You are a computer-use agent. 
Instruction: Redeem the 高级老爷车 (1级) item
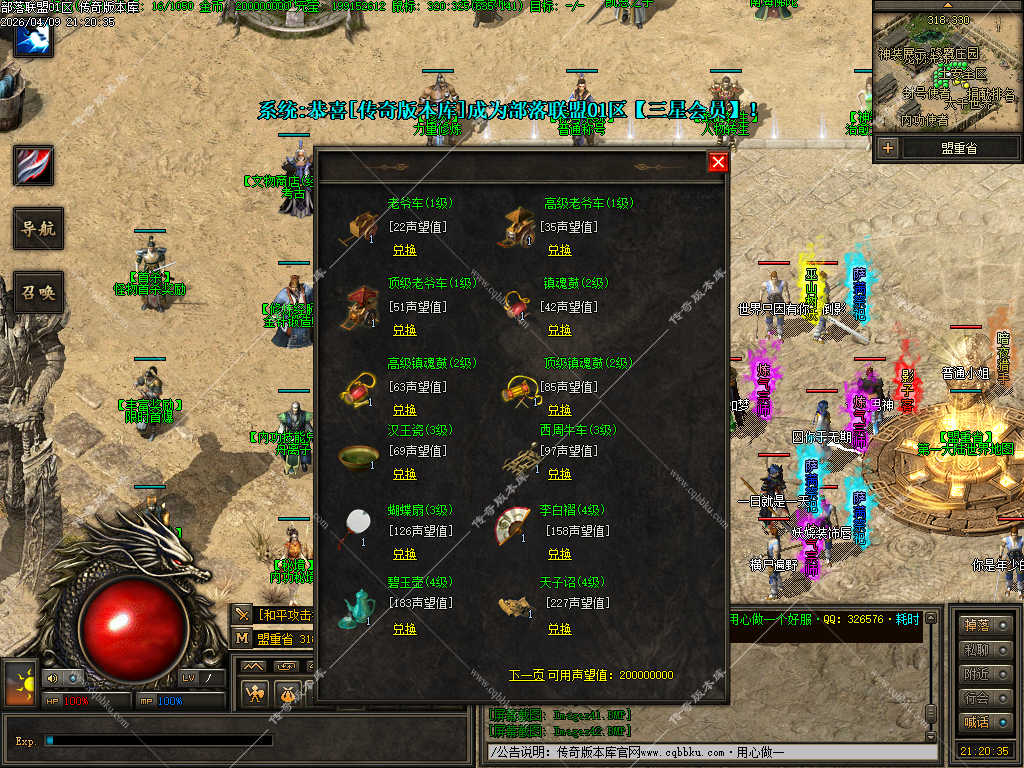coord(559,250)
